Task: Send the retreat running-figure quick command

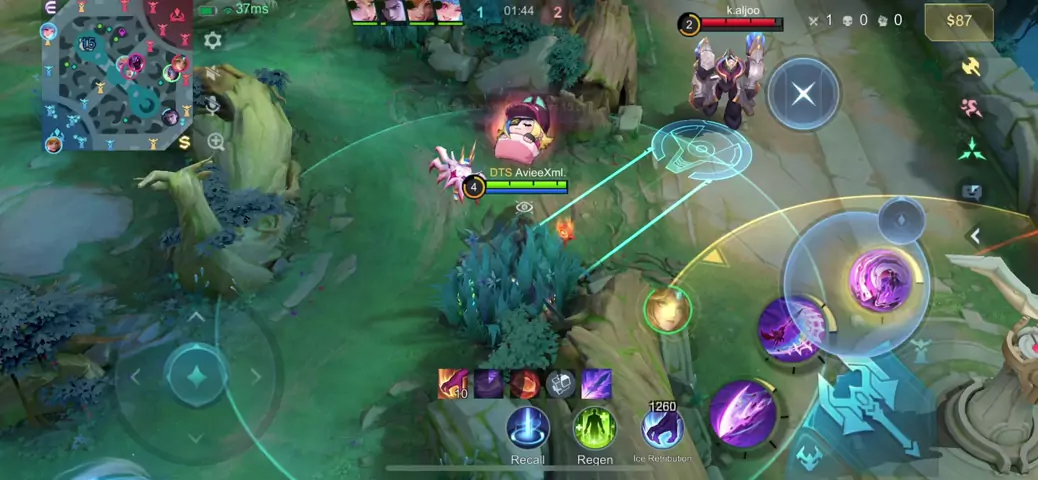Action: point(971,108)
